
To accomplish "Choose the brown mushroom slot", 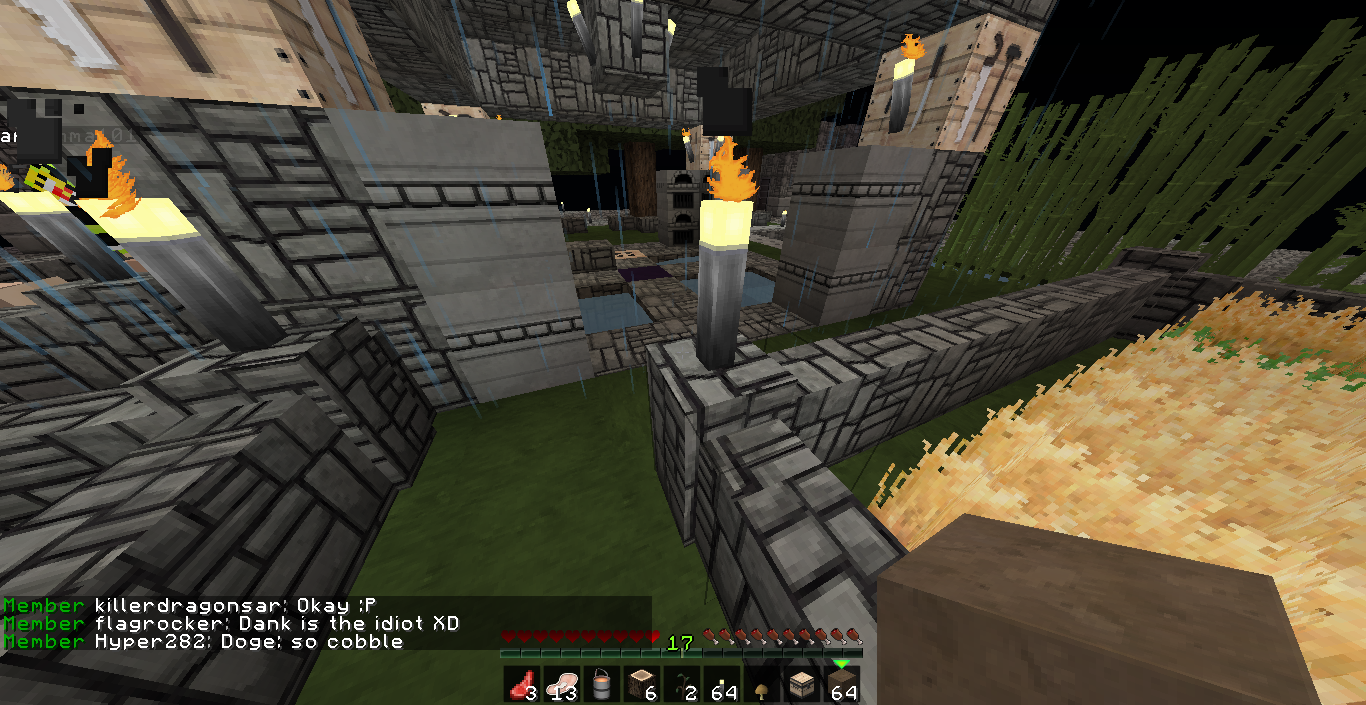I will 761,685.
